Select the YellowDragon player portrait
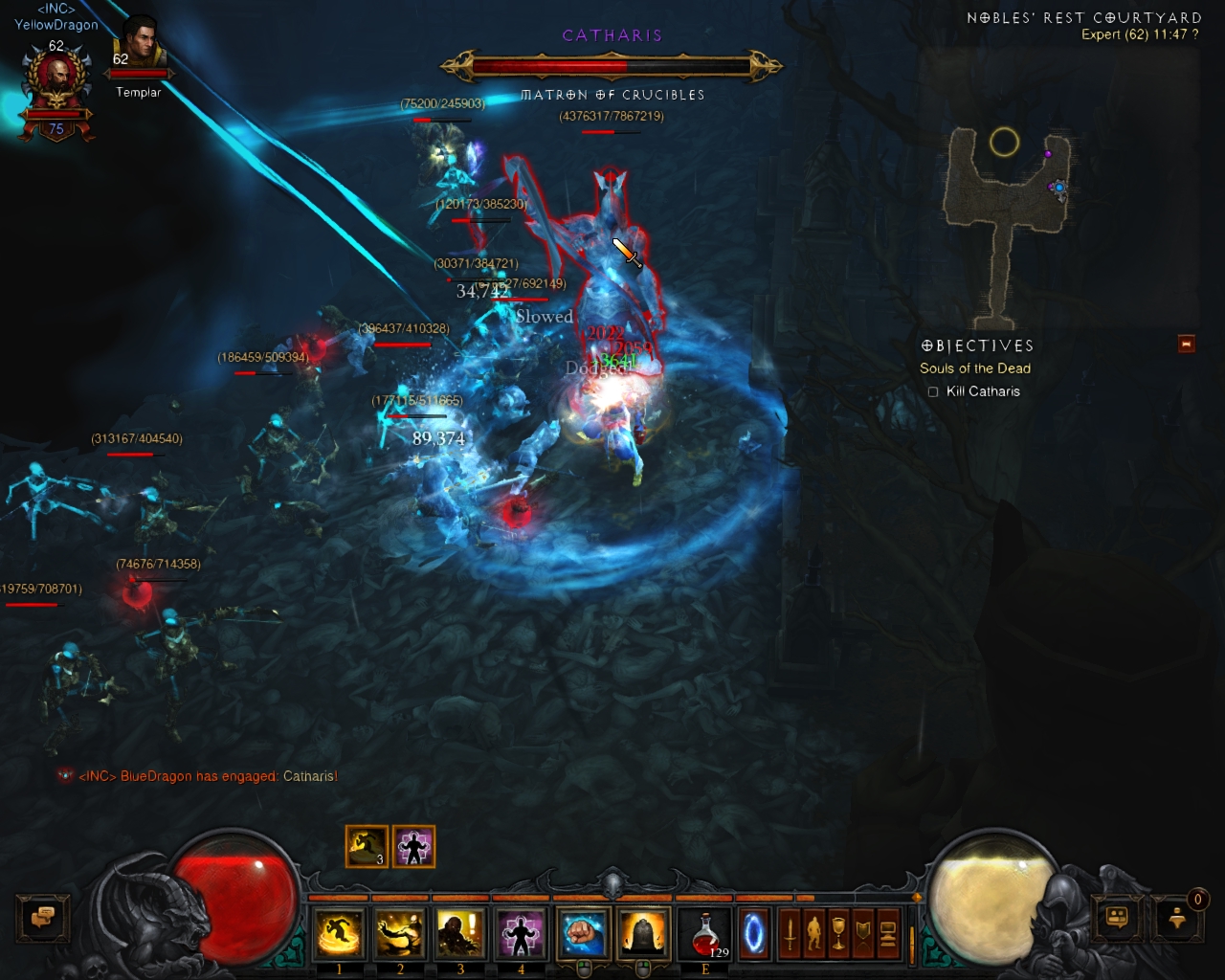The height and width of the screenshot is (980, 1225). (x=56, y=86)
